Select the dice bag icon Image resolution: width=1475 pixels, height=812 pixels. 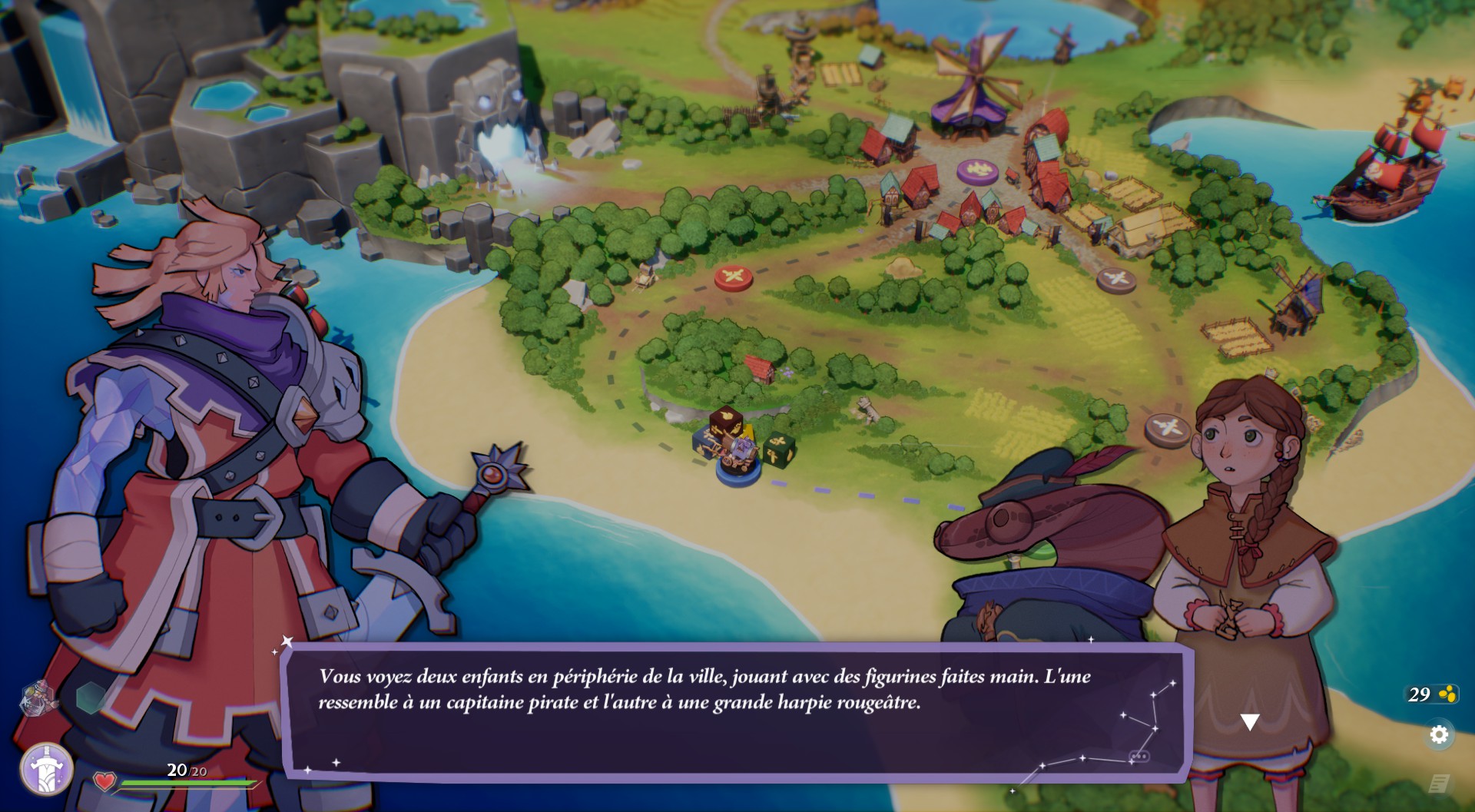(38, 697)
